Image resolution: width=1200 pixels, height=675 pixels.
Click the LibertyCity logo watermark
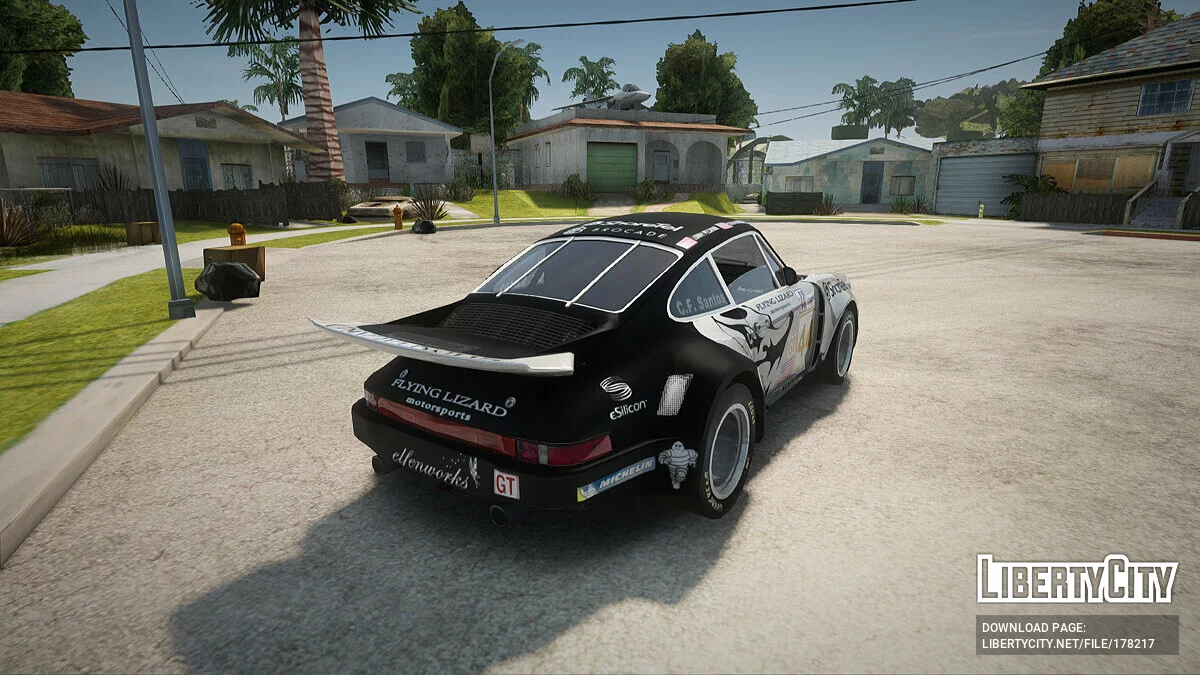tap(1076, 579)
